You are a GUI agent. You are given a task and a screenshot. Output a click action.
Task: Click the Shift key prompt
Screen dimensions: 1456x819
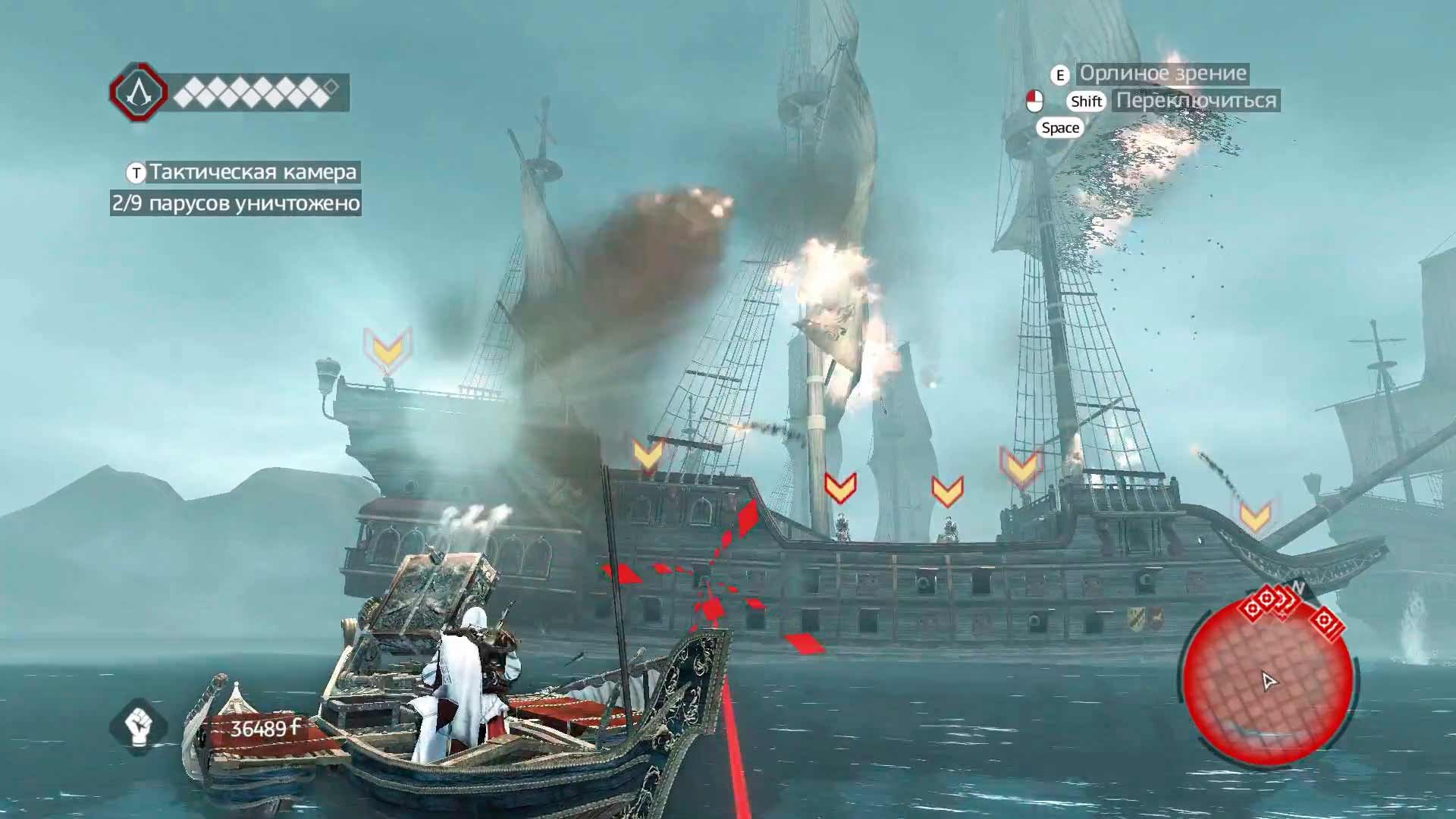tap(1086, 102)
